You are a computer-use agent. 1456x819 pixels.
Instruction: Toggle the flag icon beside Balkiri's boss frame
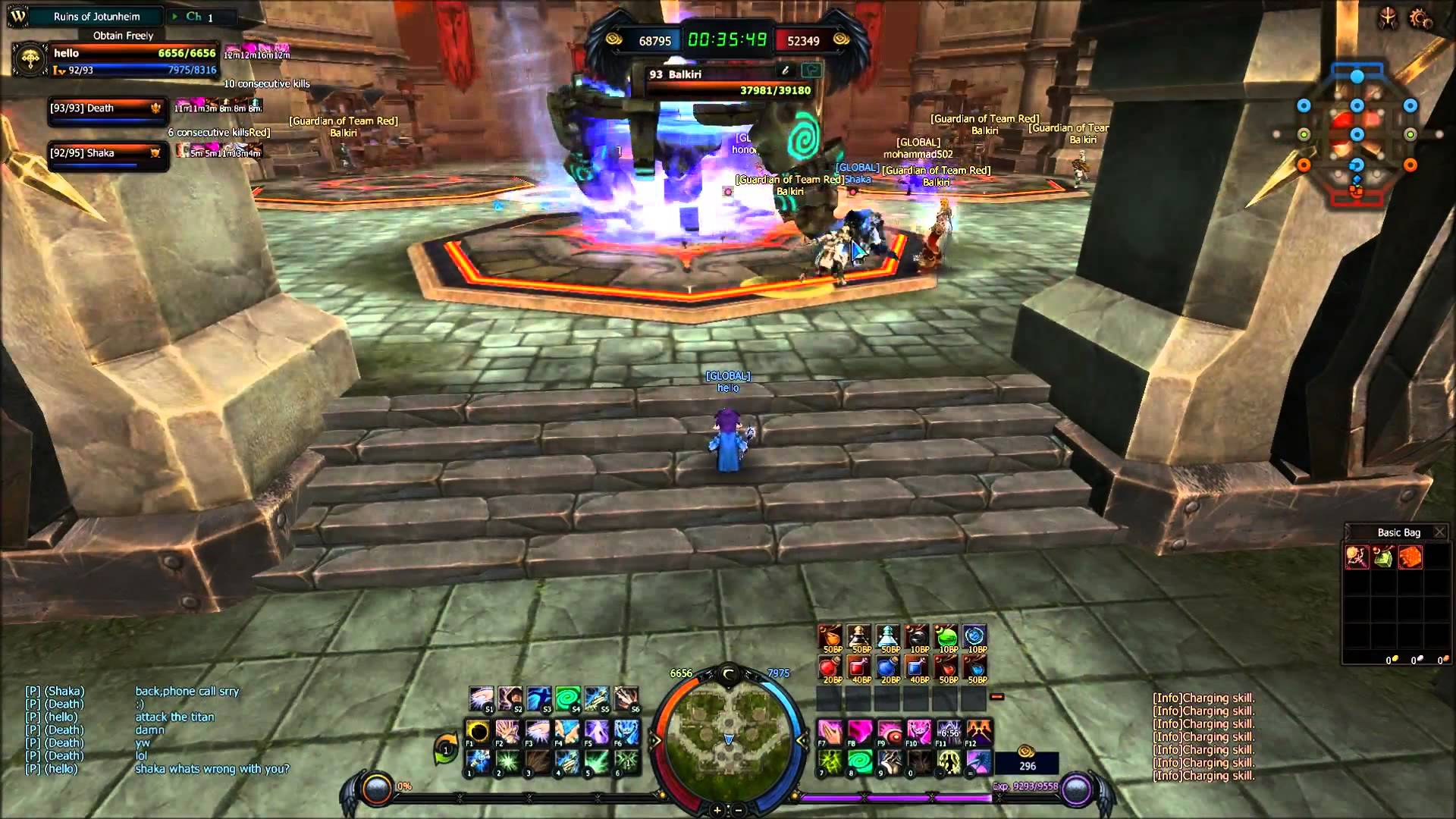pyautogui.click(x=811, y=71)
